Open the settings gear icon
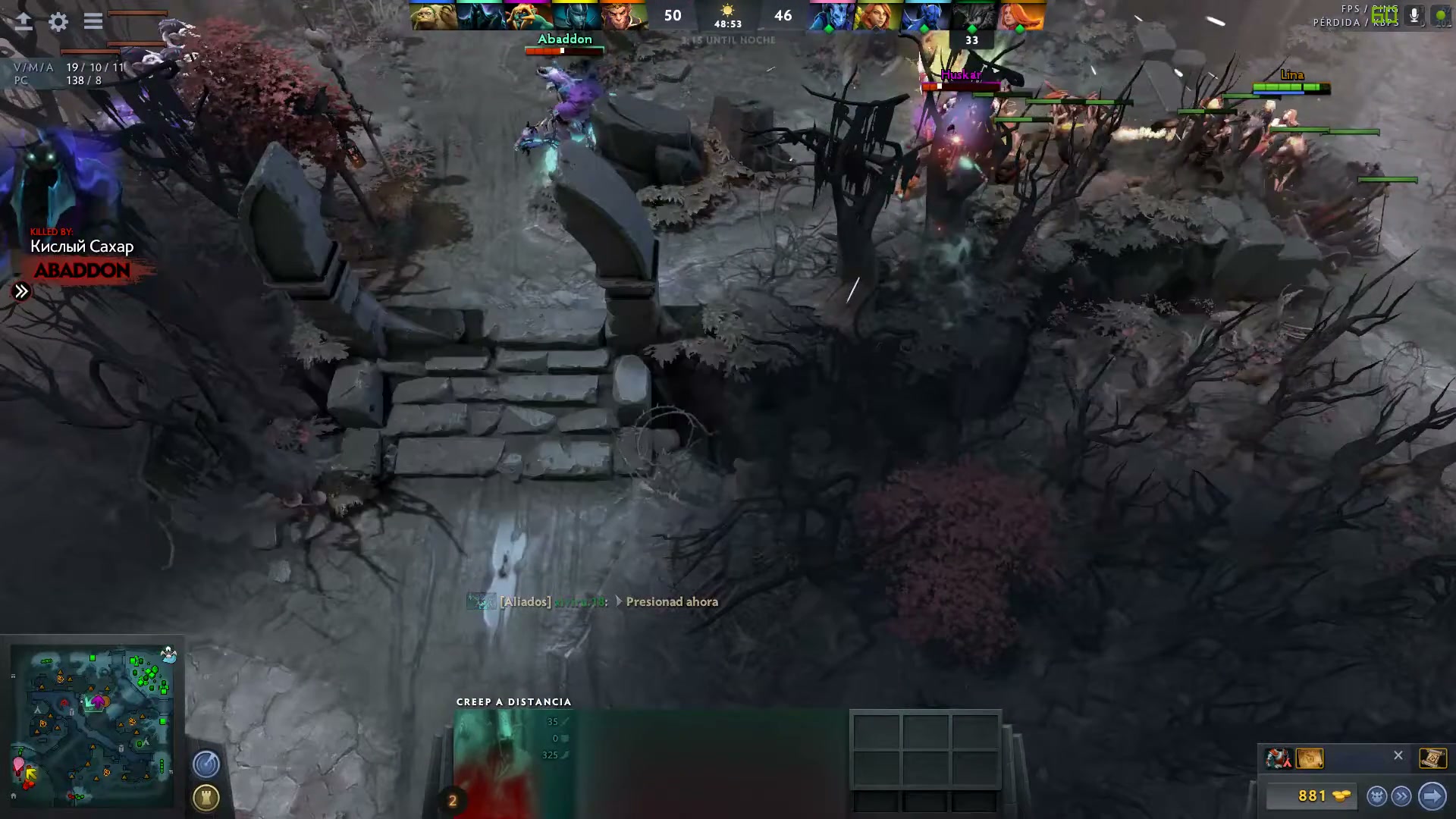1456x819 pixels. point(58,22)
